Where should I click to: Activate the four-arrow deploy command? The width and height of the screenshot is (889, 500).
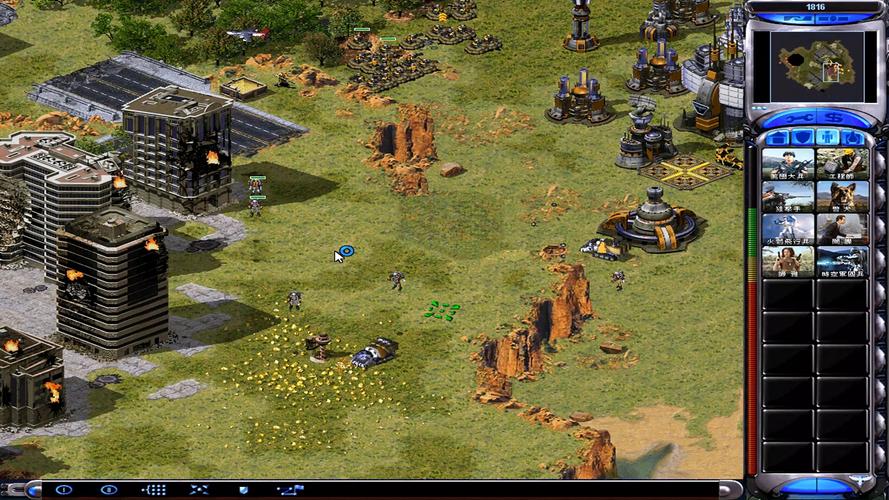(199, 490)
